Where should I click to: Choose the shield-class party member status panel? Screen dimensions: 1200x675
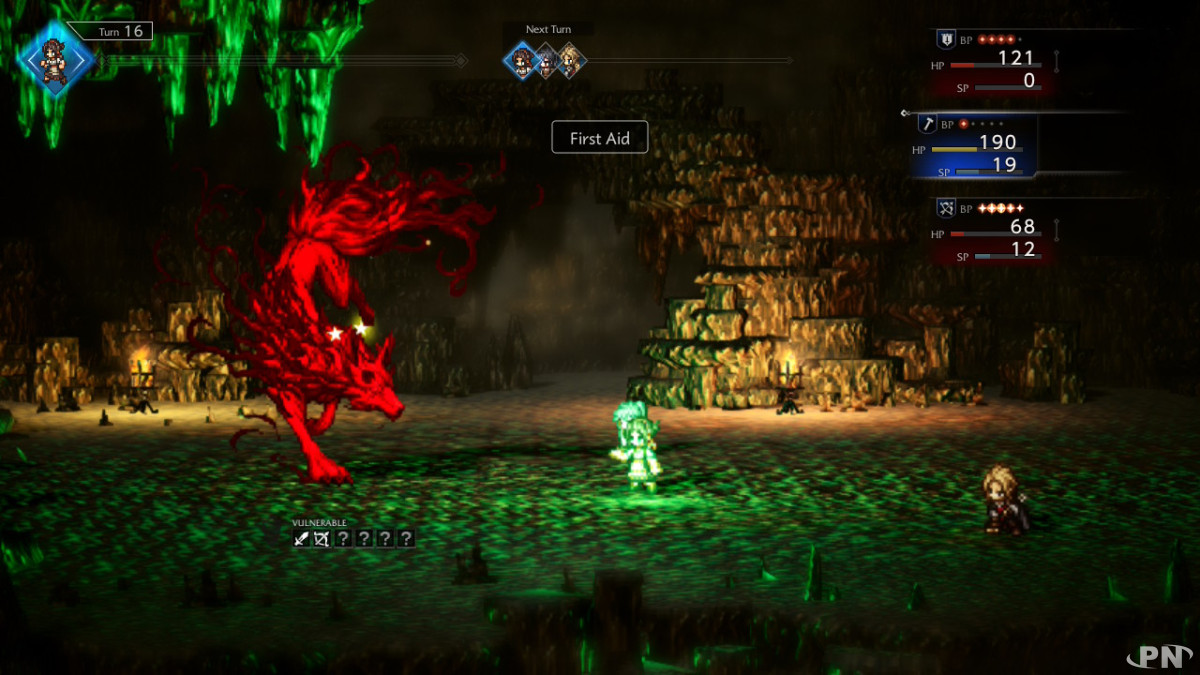[x=993, y=61]
